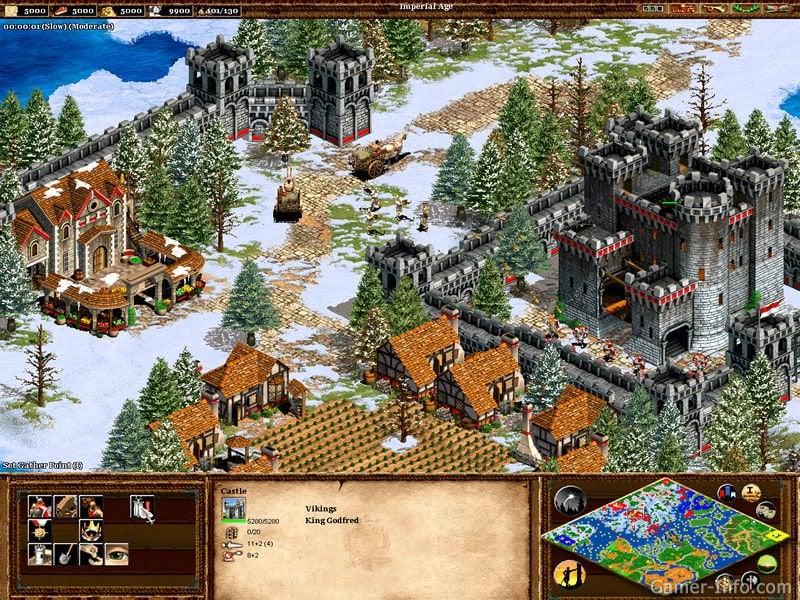Set the castle gather point flag
Viewport: 800px width, 600px height.
pos(142,509)
